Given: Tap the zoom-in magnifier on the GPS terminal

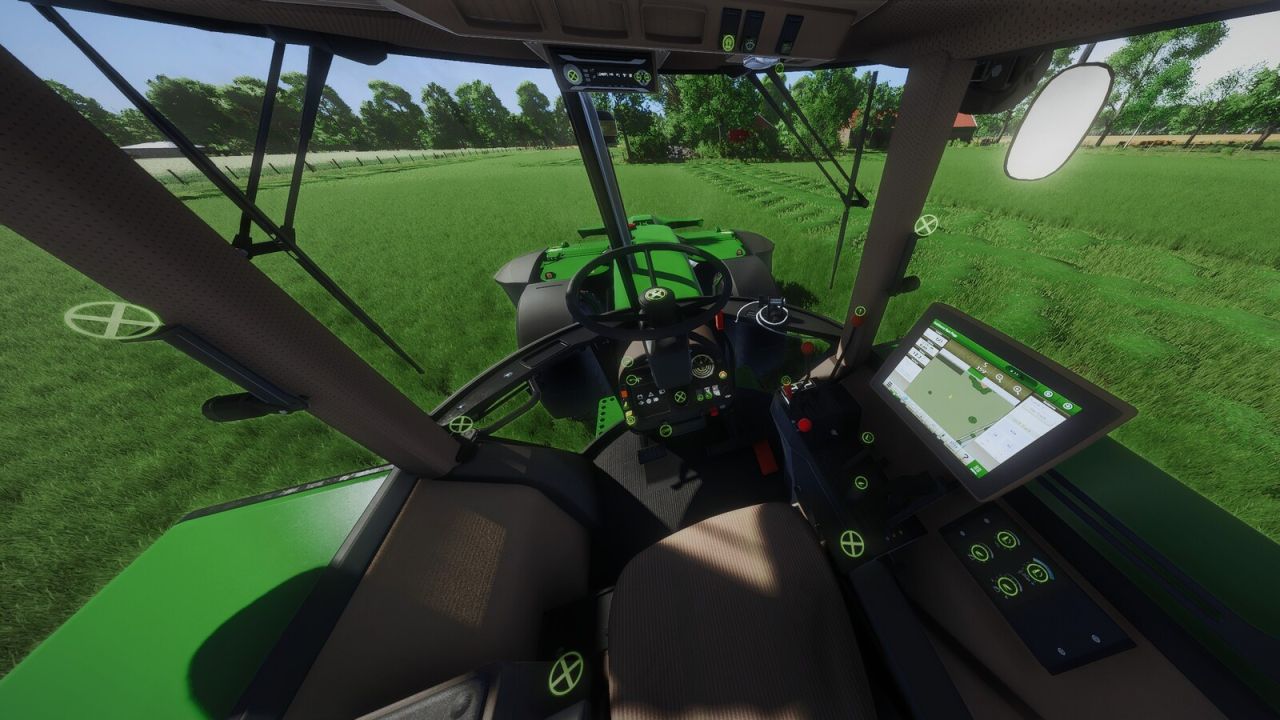Looking at the screenshot, I should (999, 377).
